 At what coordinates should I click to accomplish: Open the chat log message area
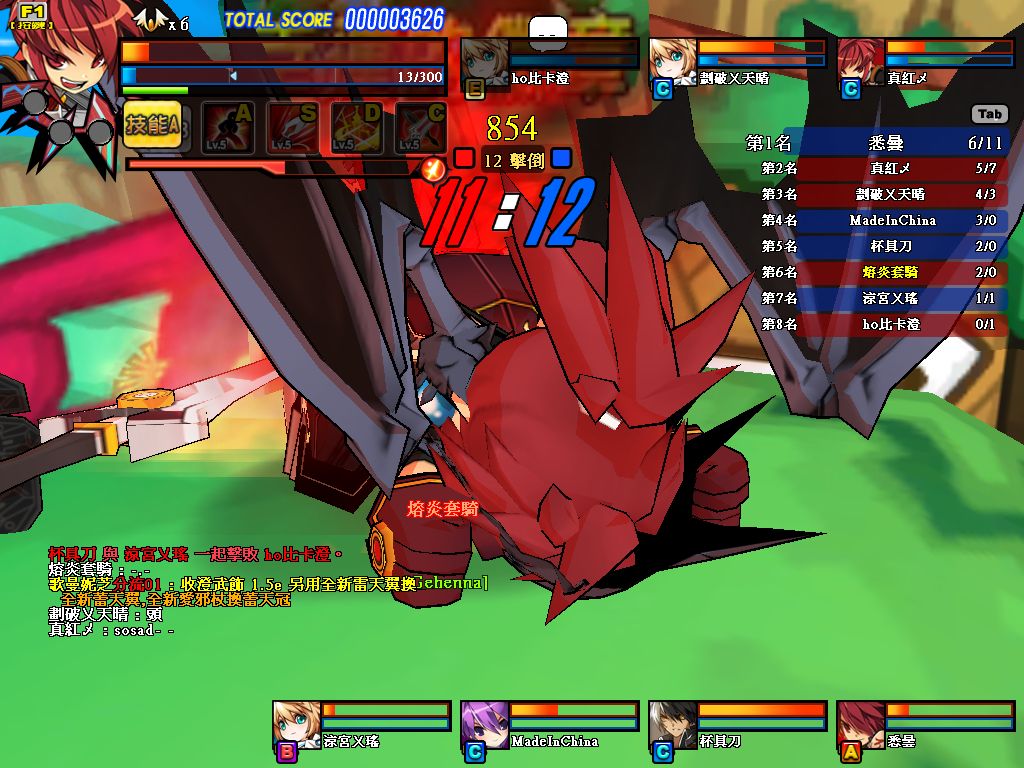[x=200, y=592]
